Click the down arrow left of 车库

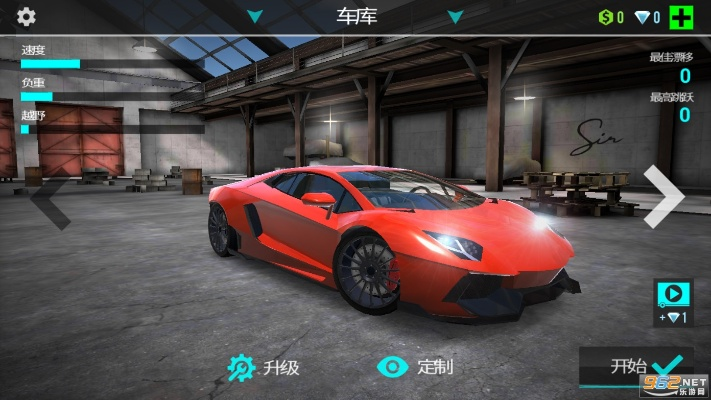[256, 17]
